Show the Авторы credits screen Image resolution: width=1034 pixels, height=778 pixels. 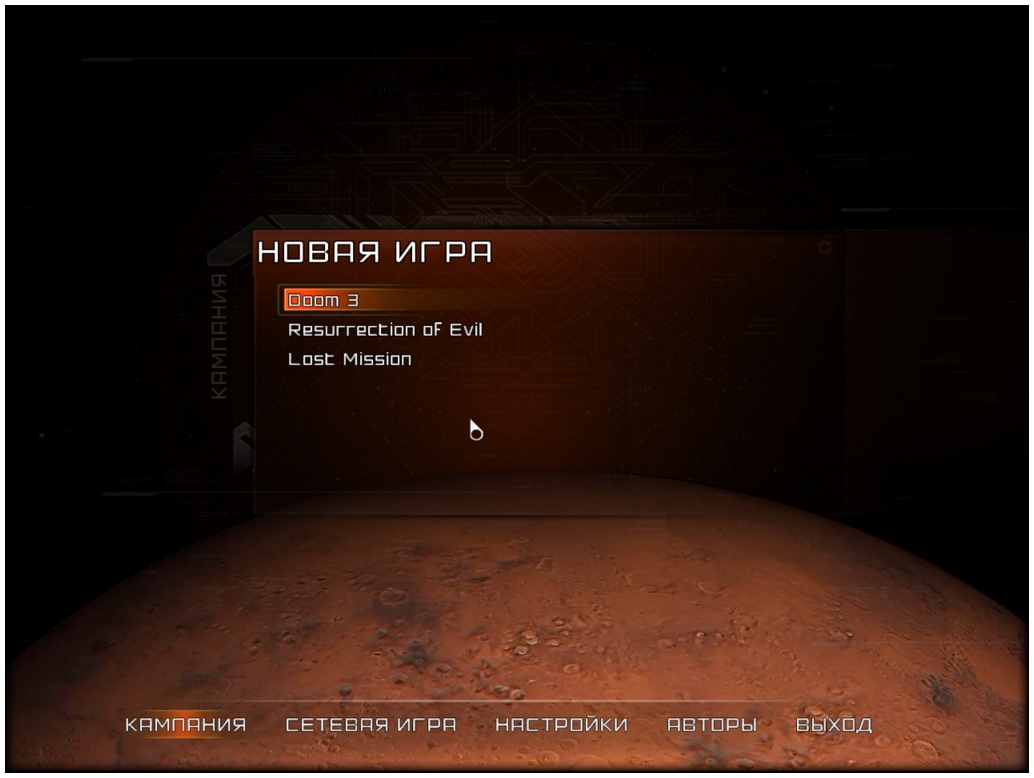click(x=712, y=725)
